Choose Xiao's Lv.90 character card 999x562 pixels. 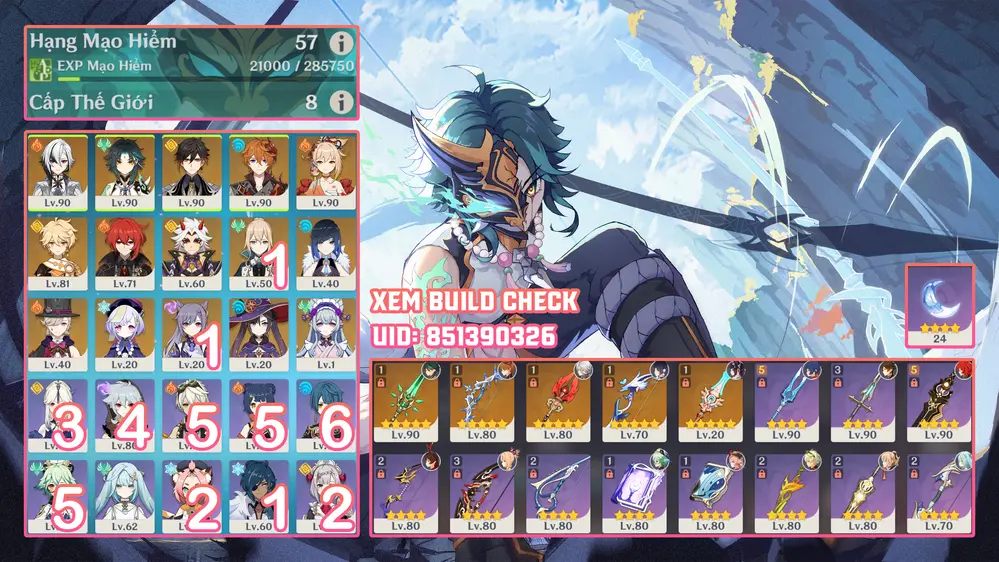[x=126, y=170]
